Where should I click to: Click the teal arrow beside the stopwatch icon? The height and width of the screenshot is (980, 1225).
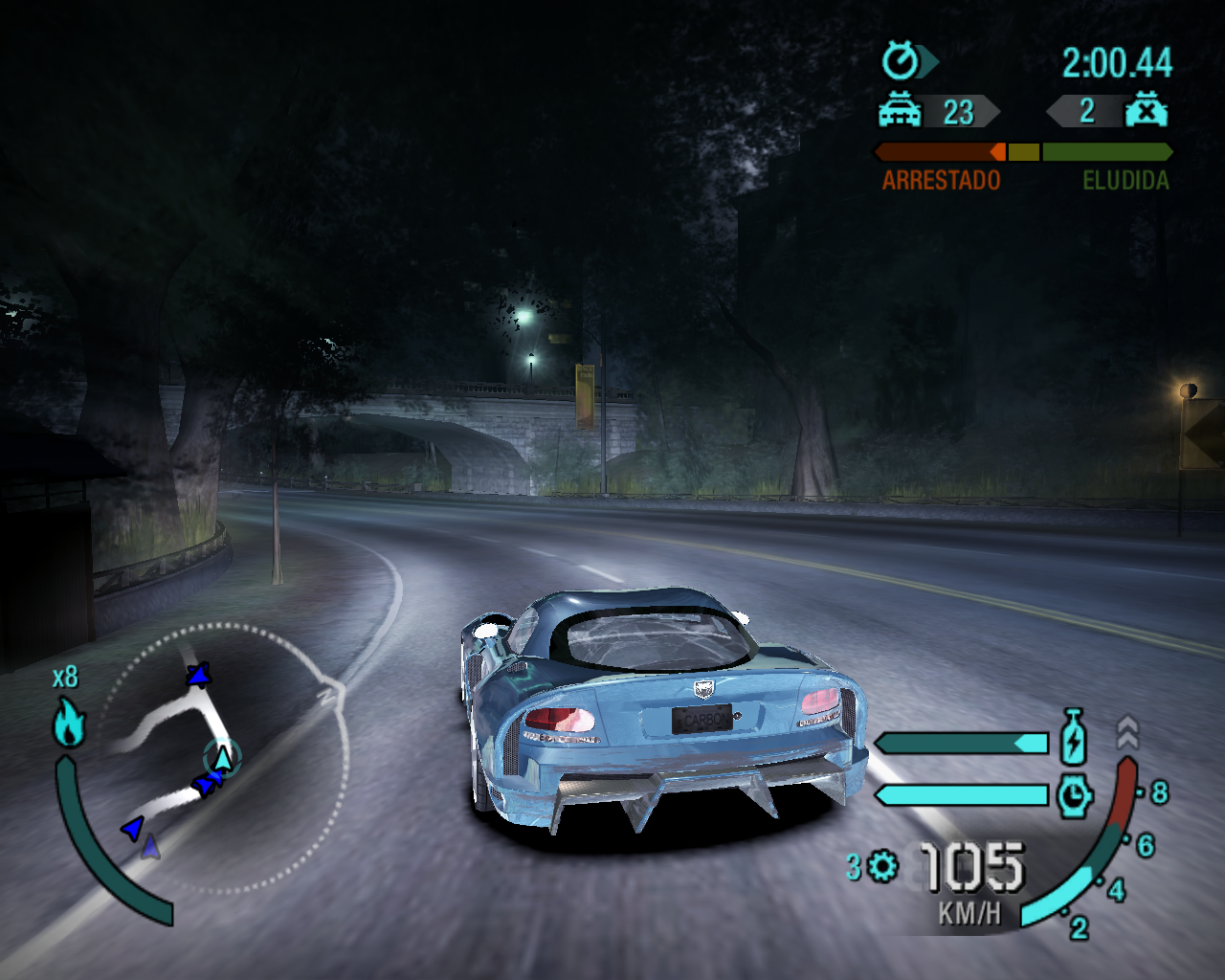(926, 60)
